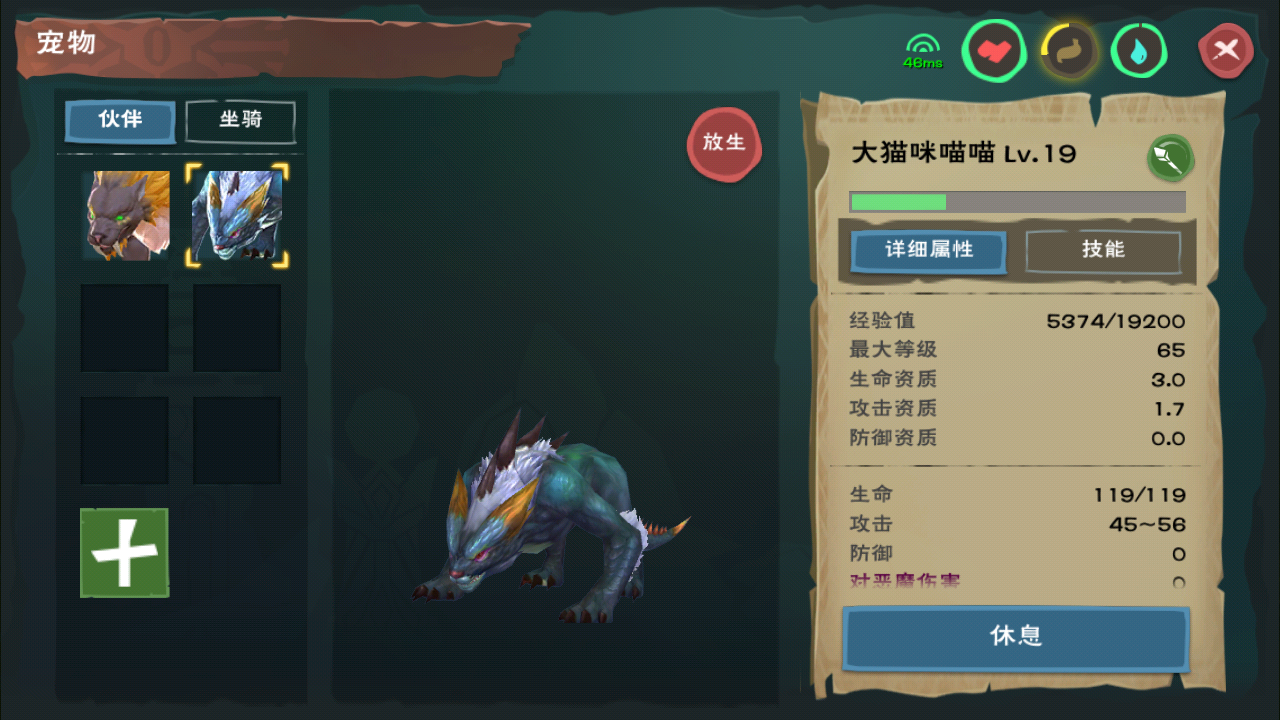Select the brown werewolf pet portrait

click(125, 215)
